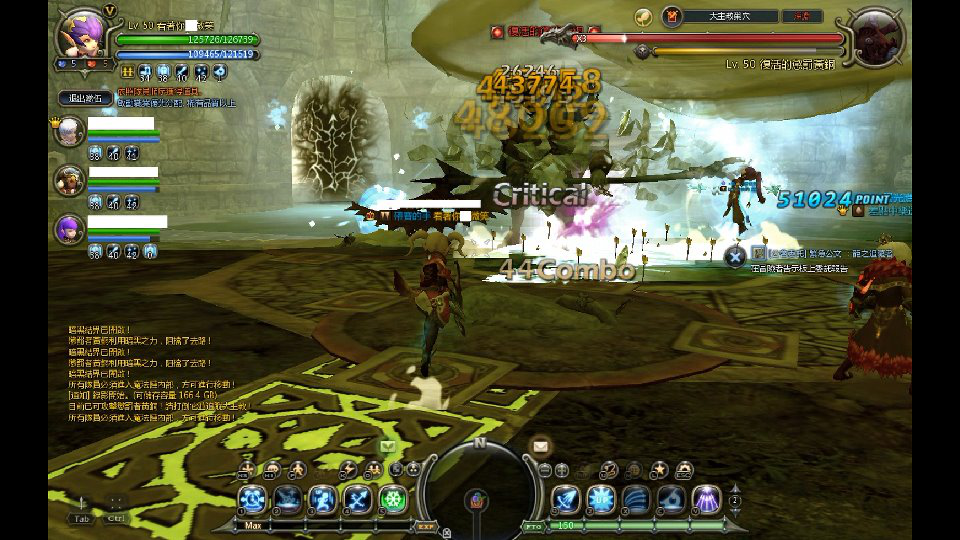Open the star menu icon
This screenshot has height=540, width=960.
tap(659, 469)
